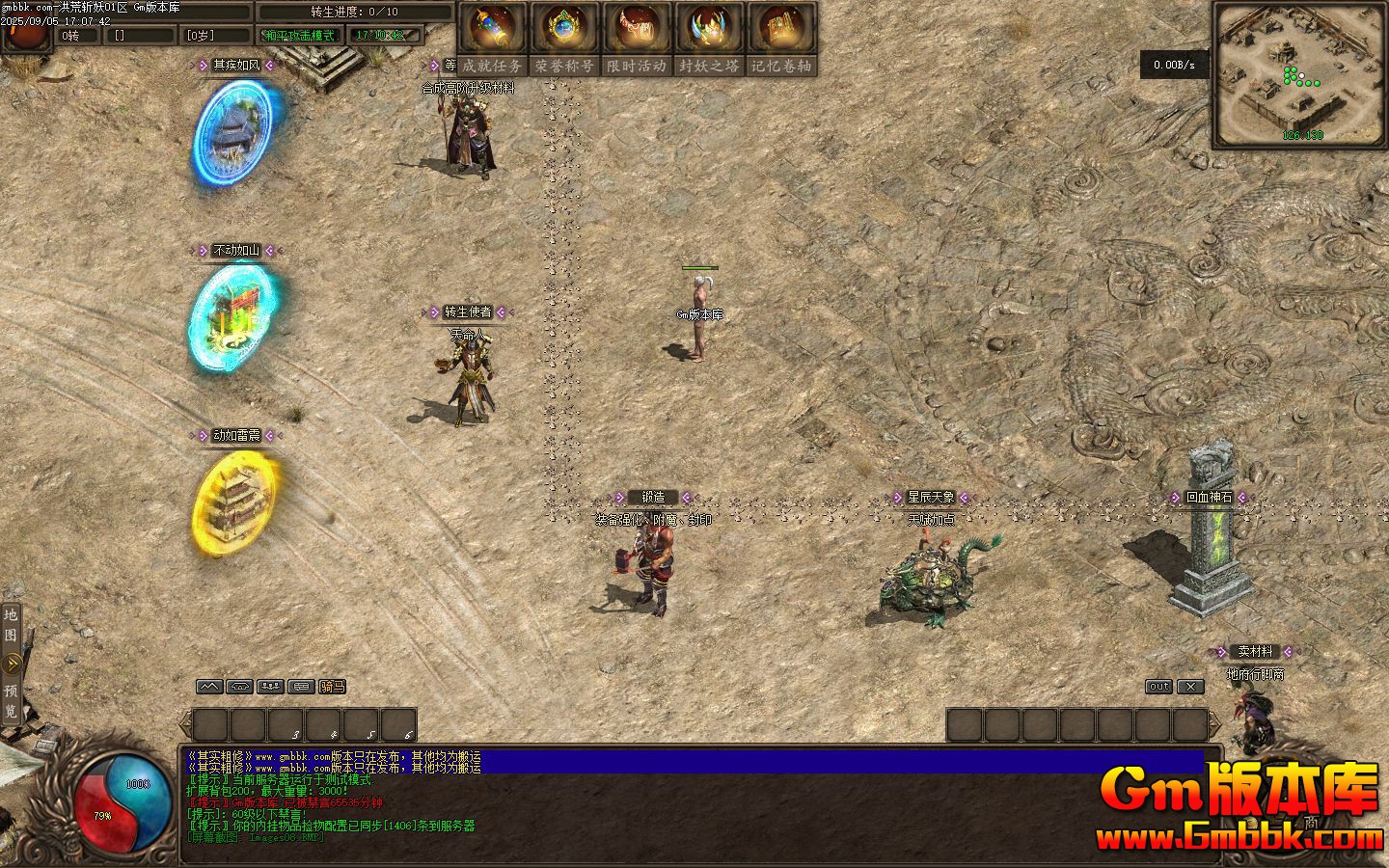Click the X exit button

(x=1191, y=687)
